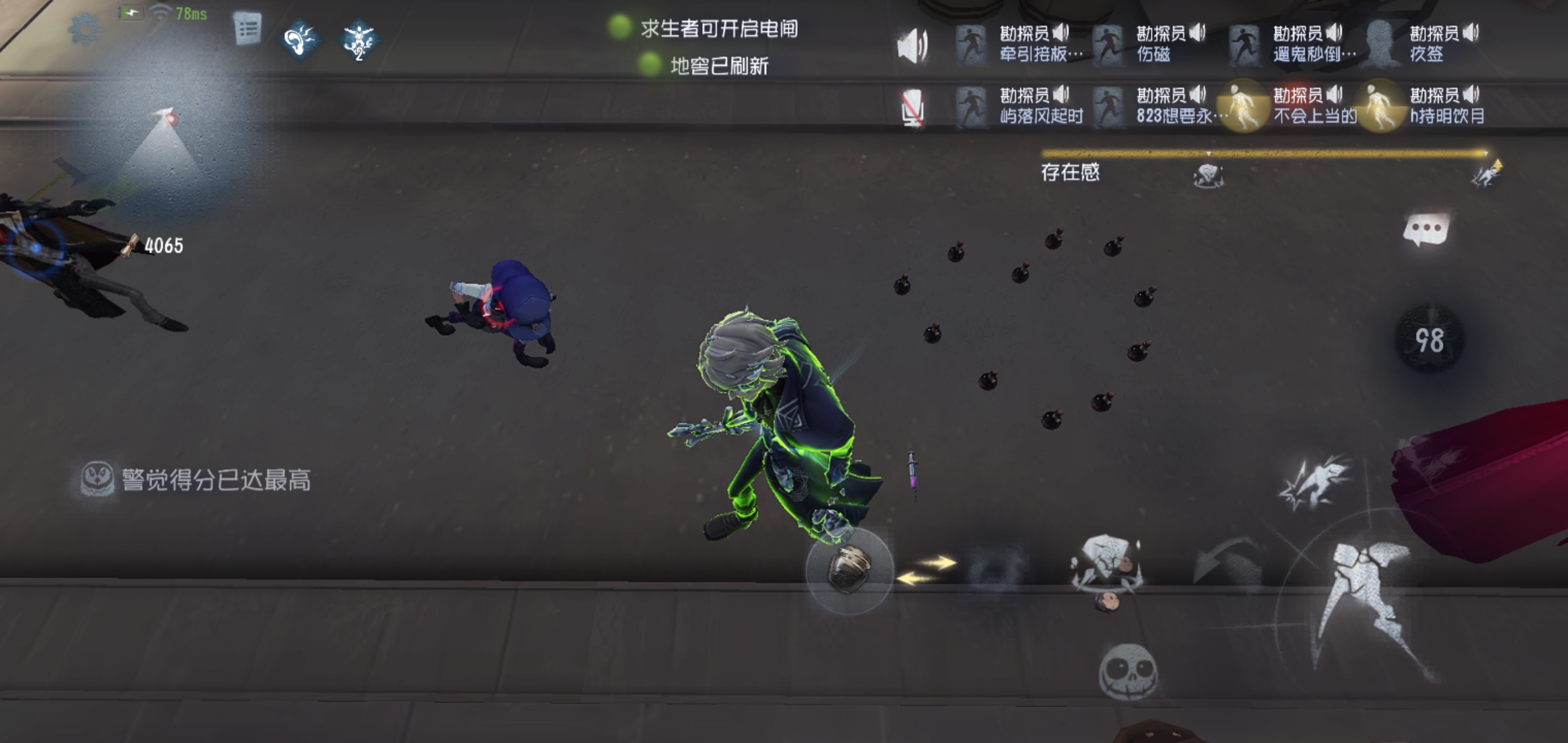The image size is (1568, 743).
Task: Mute the speaker beside player 疫签
Action: point(1472,31)
